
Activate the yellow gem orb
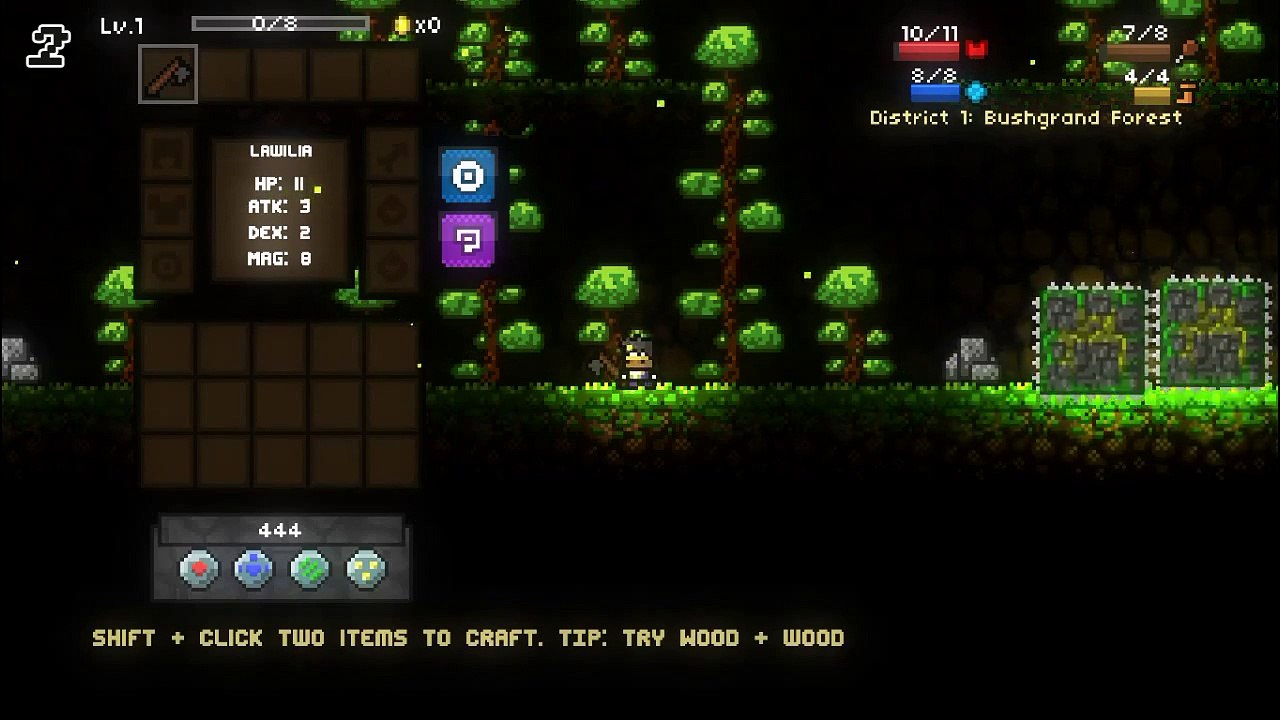coord(365,569)
